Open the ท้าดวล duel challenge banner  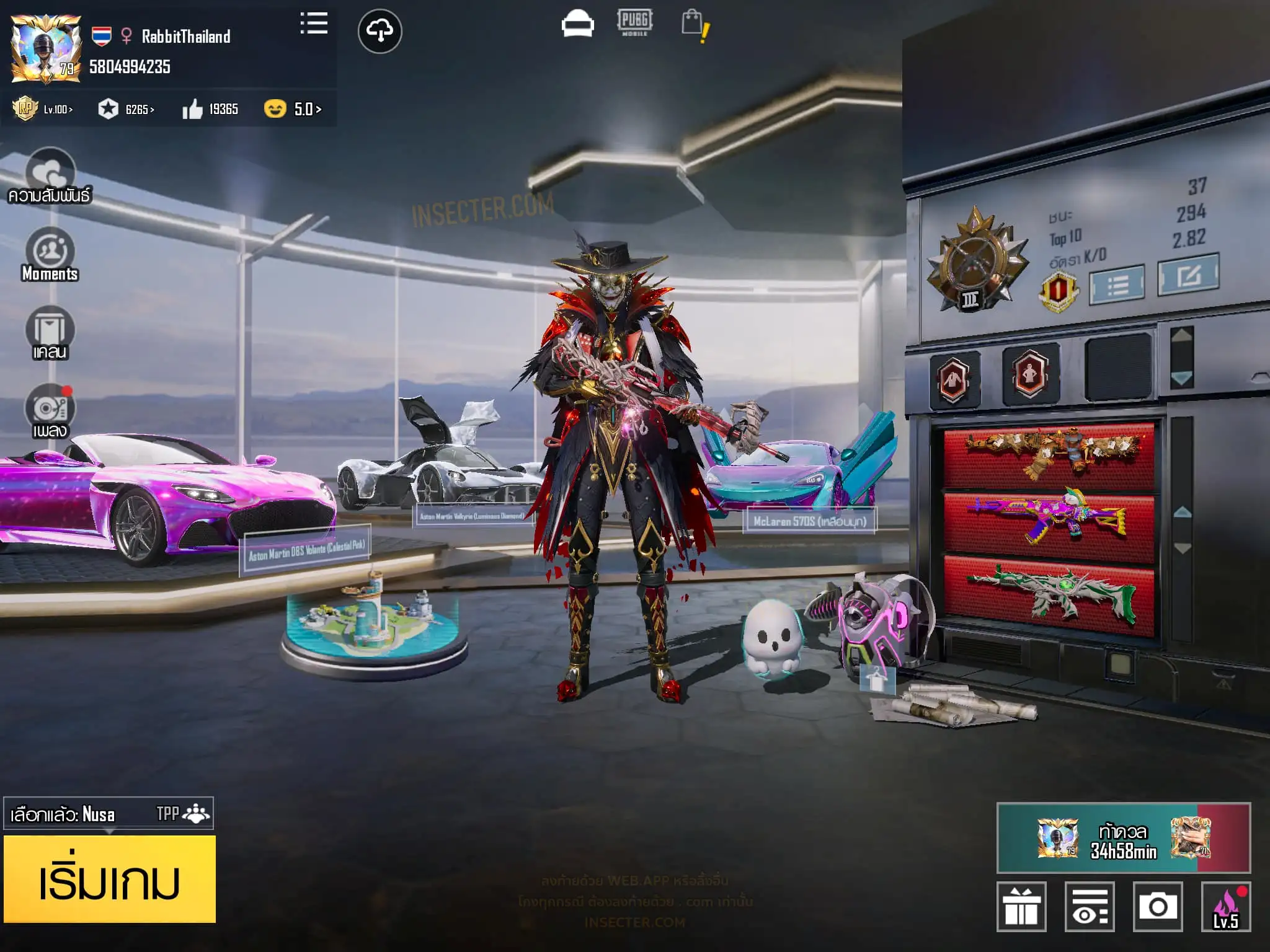(1123, 838)
